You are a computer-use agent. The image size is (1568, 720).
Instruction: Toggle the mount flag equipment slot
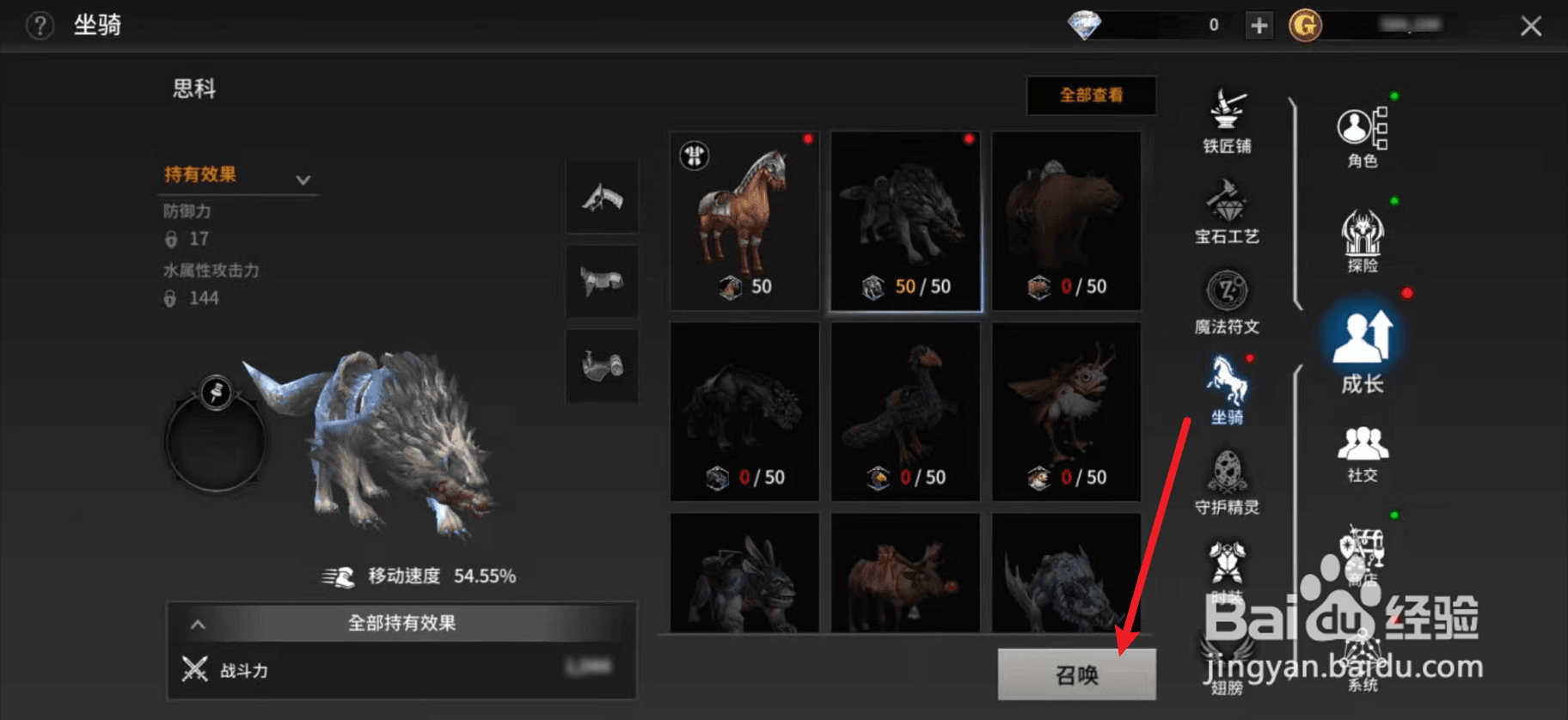[x=601, y=197]
